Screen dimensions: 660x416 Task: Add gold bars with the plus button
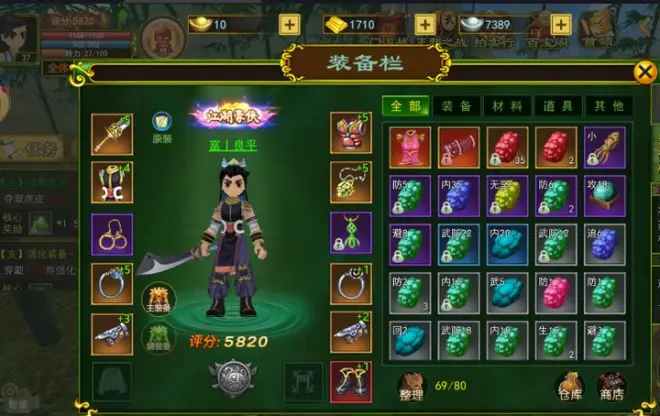click(425, 25)
